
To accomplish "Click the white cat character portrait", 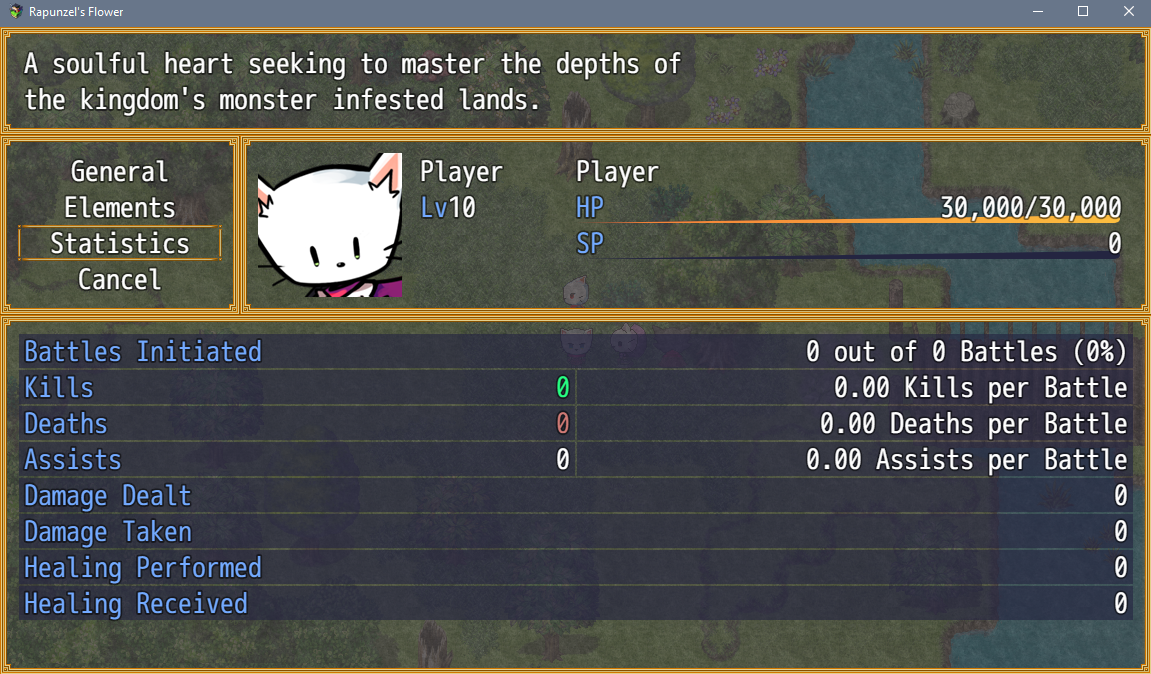I will coord(329,225).
